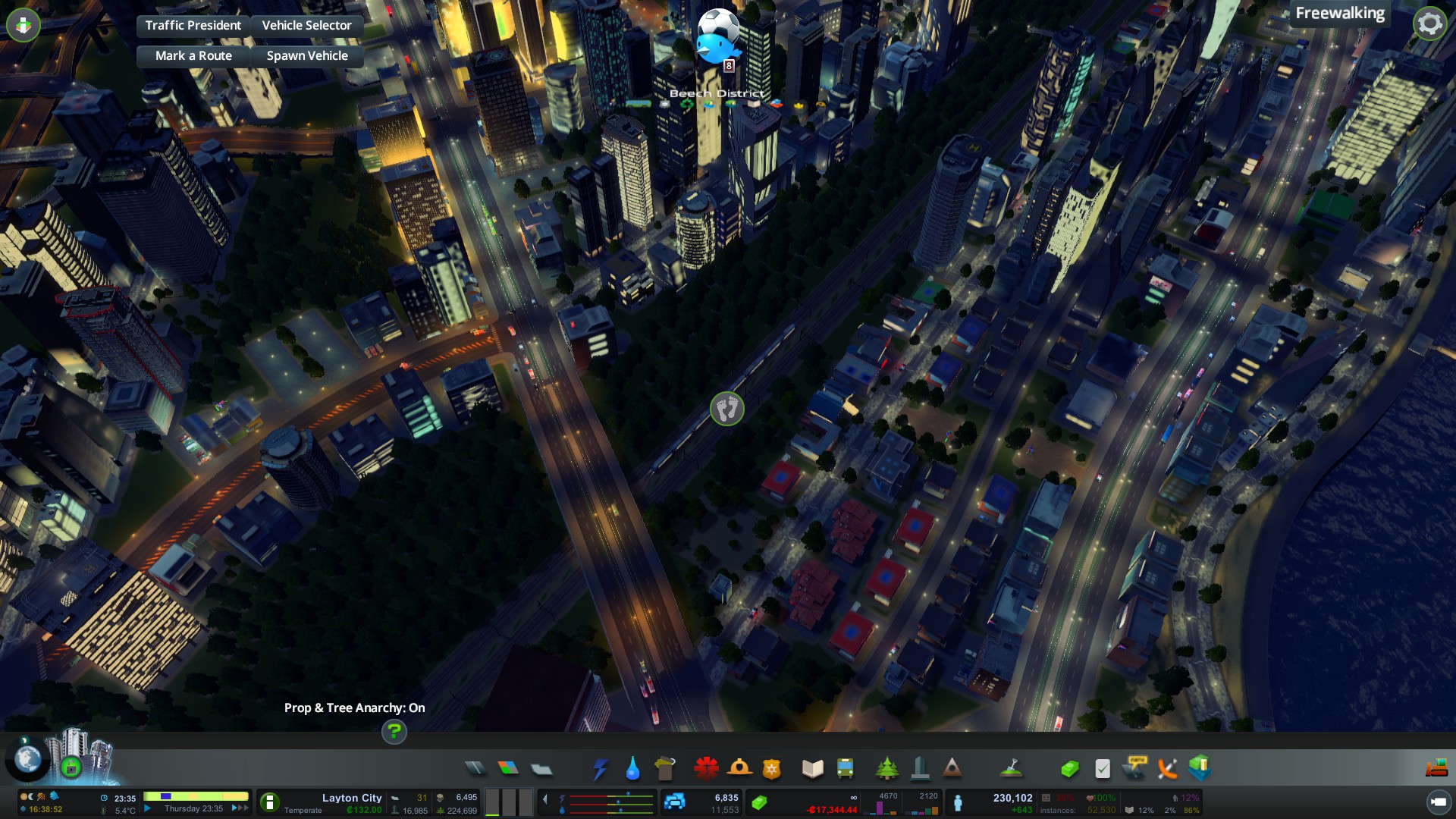The width and height of the screenshot is (1456, 819).
Task: Open the Electricity menu with lightning bolt
Action: pos(600,769)
